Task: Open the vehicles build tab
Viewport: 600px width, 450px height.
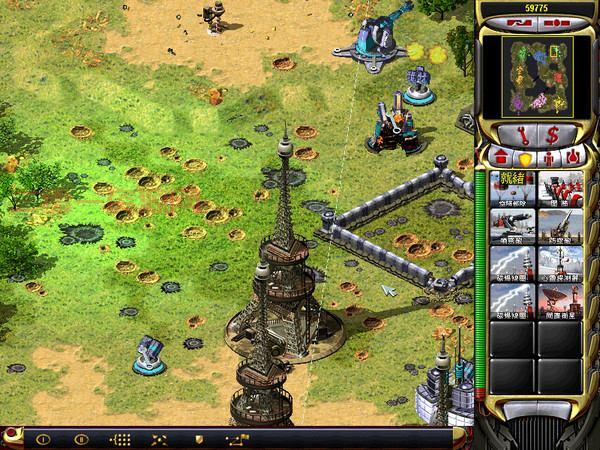Action: point(572,158)
